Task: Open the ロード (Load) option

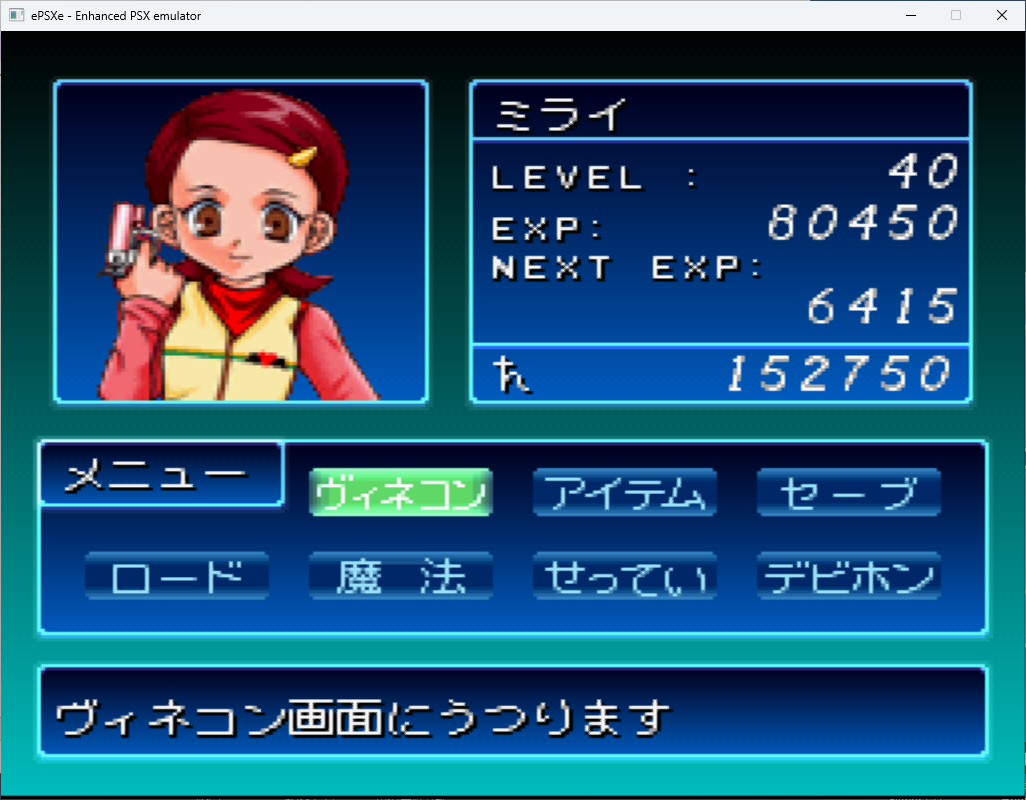Action: [177, 576]
